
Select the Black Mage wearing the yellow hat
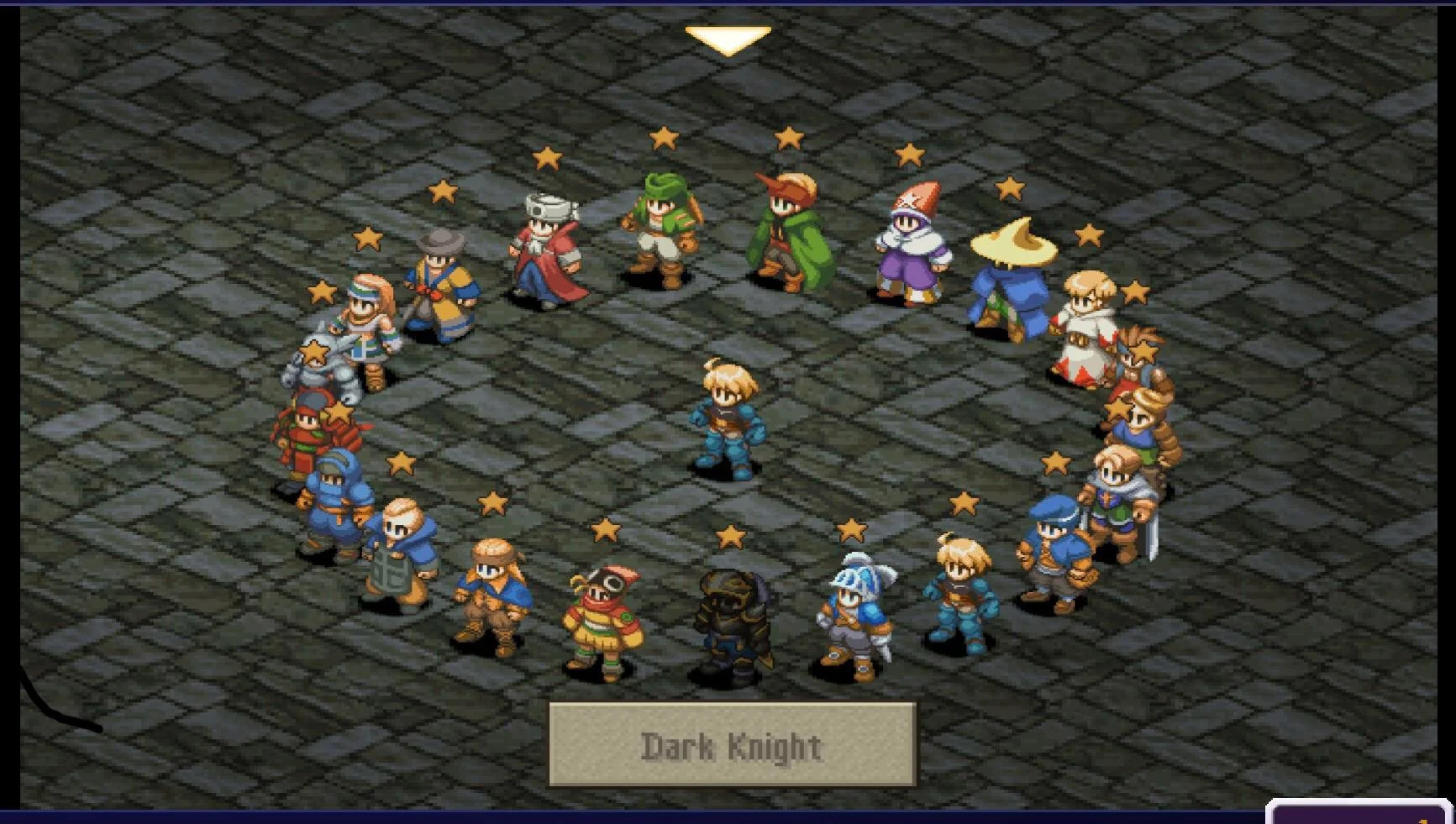pos(1012,286)
